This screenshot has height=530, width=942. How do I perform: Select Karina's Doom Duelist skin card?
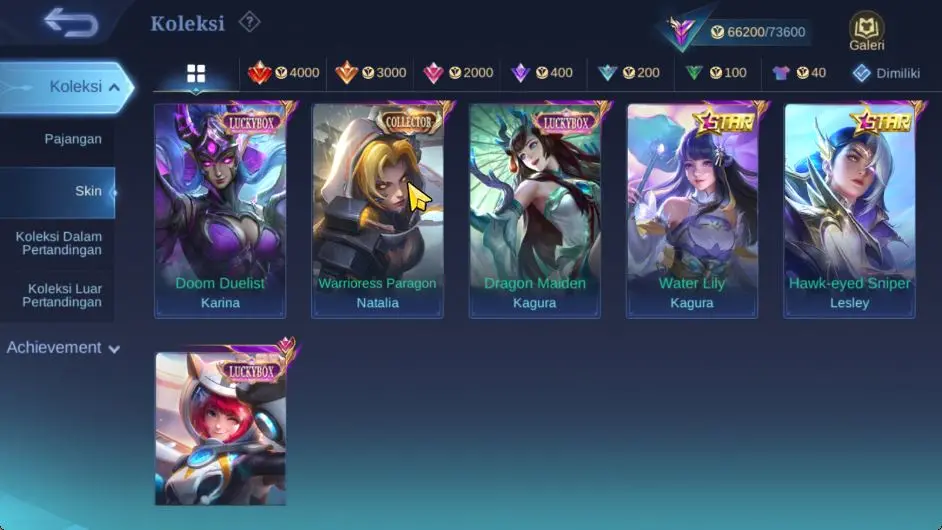pos(220,210)
